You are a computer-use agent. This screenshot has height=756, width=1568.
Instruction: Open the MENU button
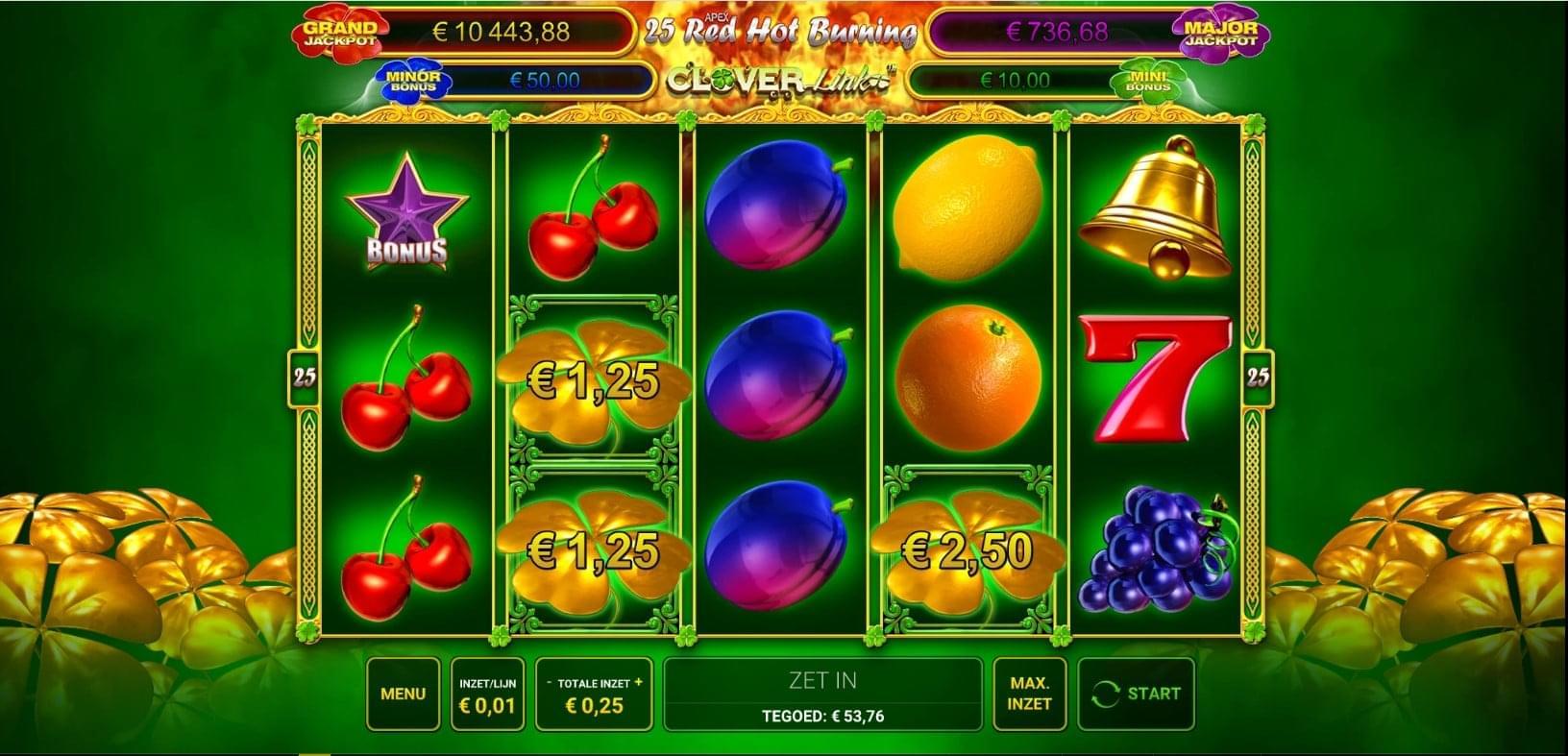403,694
